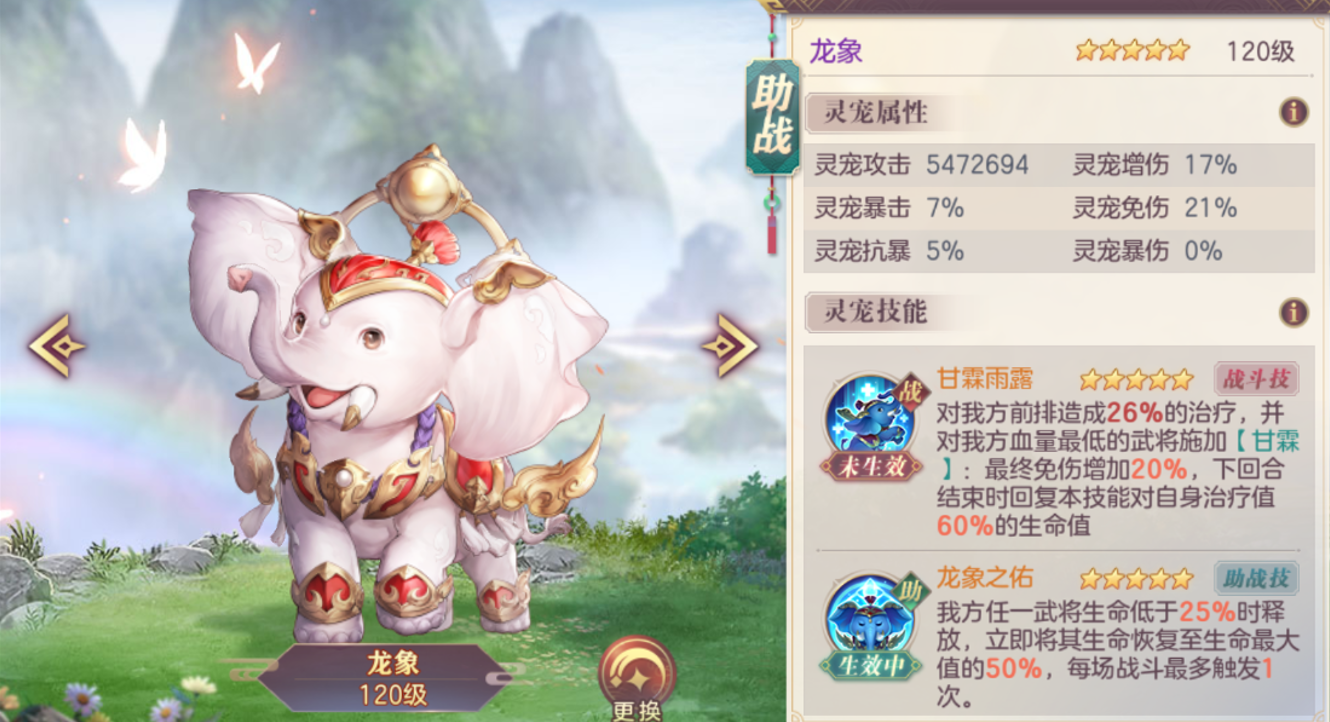Tap the 灵宠属性 info icon

[1295, 112]
